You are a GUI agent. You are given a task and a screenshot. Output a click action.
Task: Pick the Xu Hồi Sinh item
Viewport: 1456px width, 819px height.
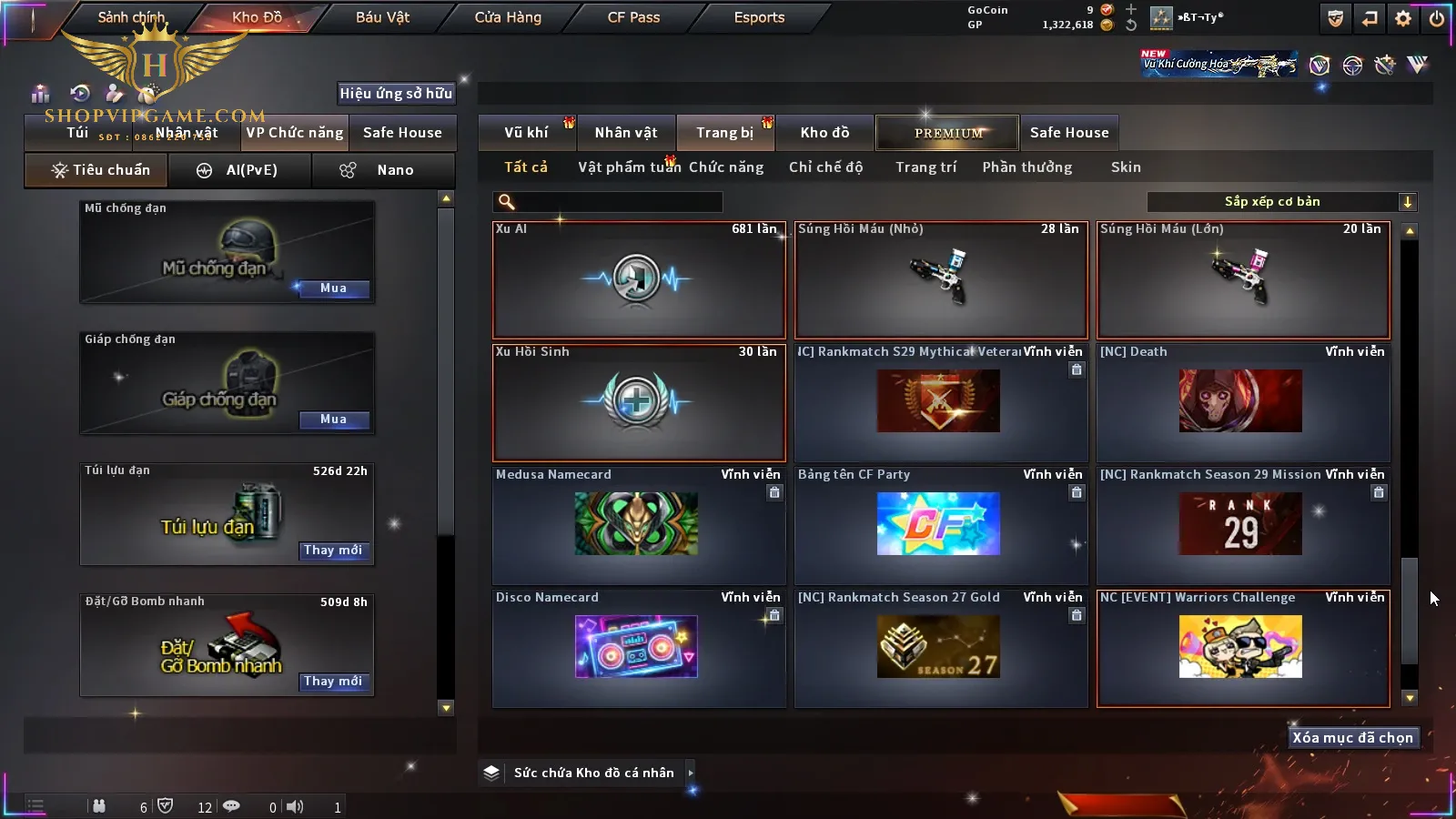pos(638,402)
